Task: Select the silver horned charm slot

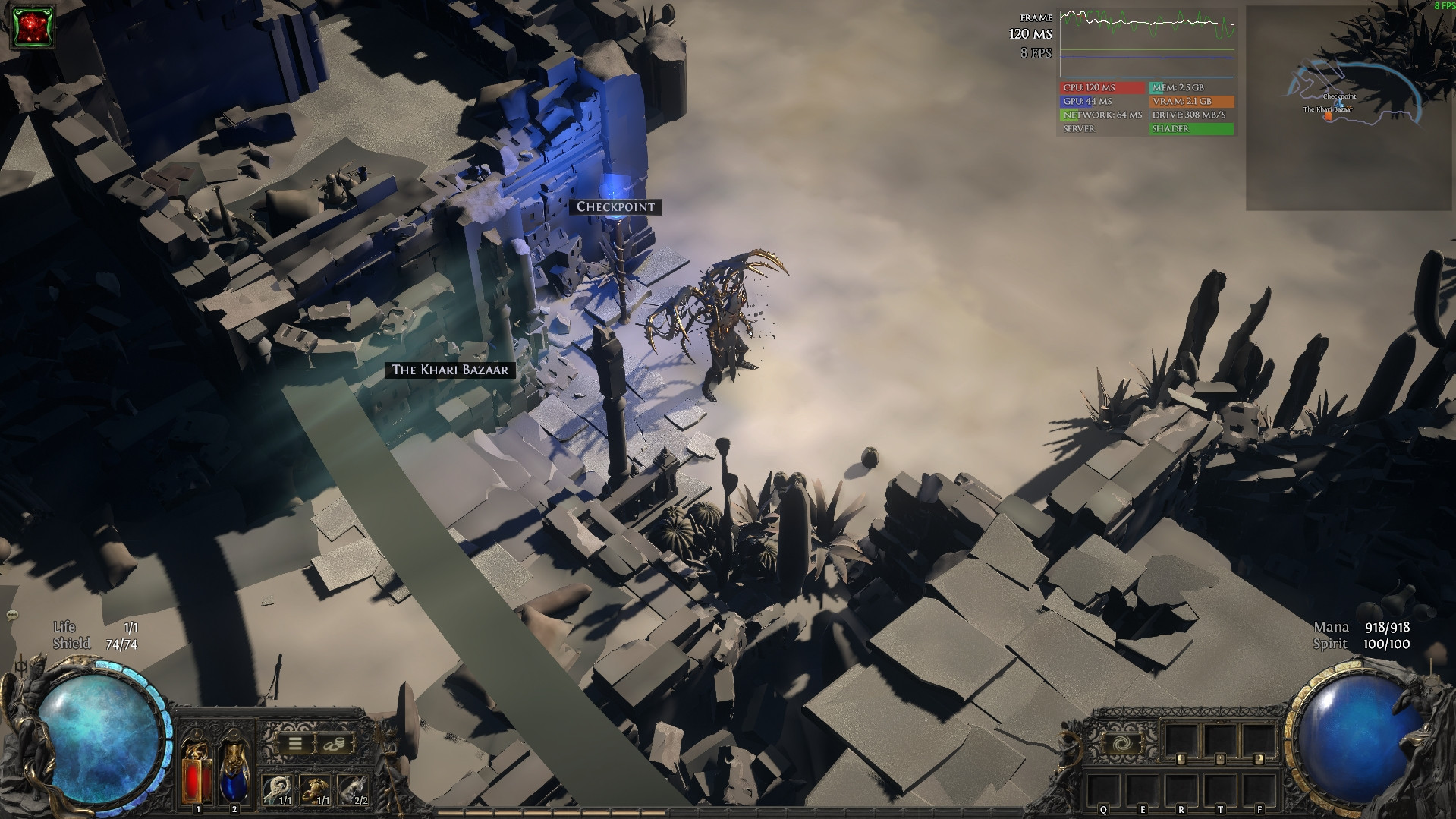Action: point(351,790)
